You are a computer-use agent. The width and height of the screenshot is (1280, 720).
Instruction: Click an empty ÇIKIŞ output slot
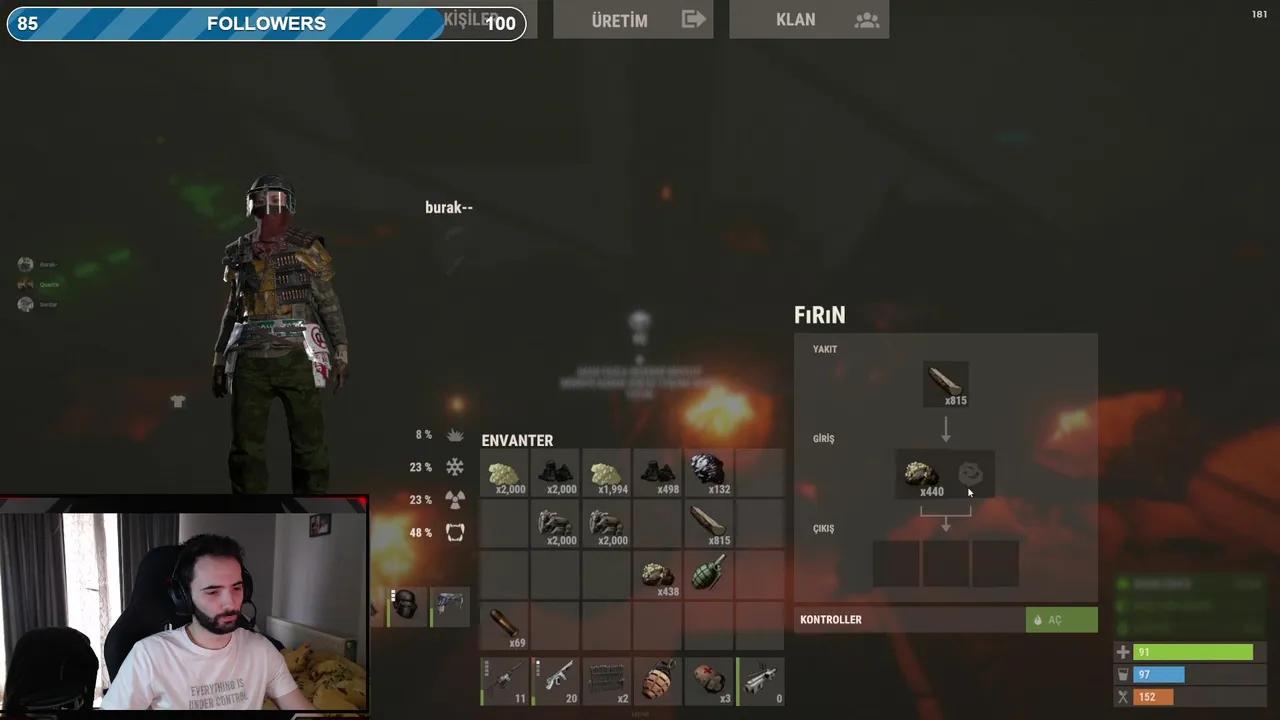click(x=945, y=563)
